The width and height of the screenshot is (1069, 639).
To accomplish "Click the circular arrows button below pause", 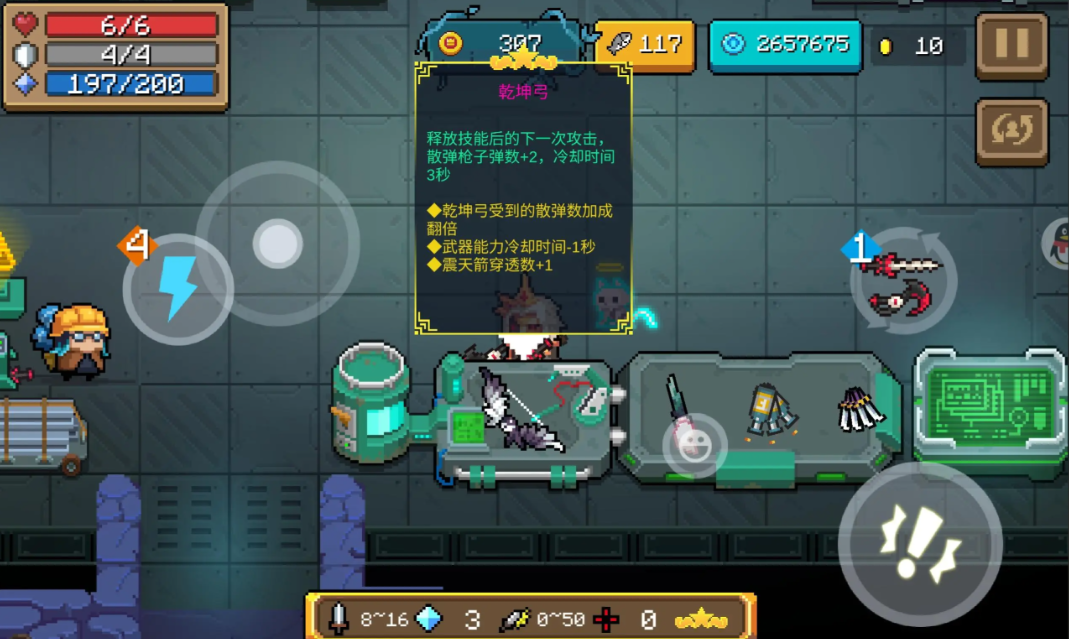I will (x=1011, y=131).
